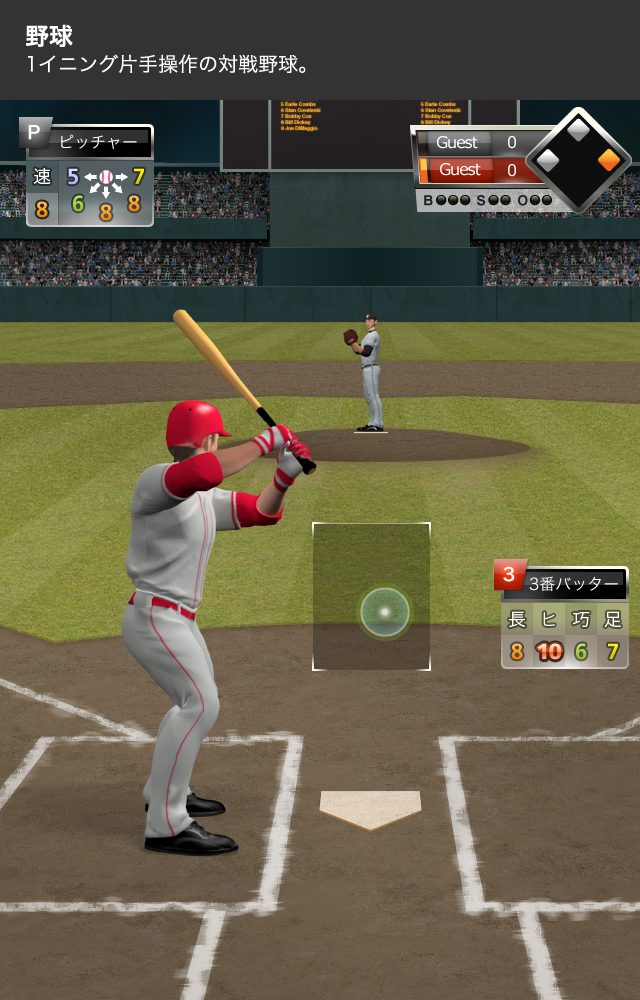Open the ピッチャー pitcher info panel

point(90,175)
